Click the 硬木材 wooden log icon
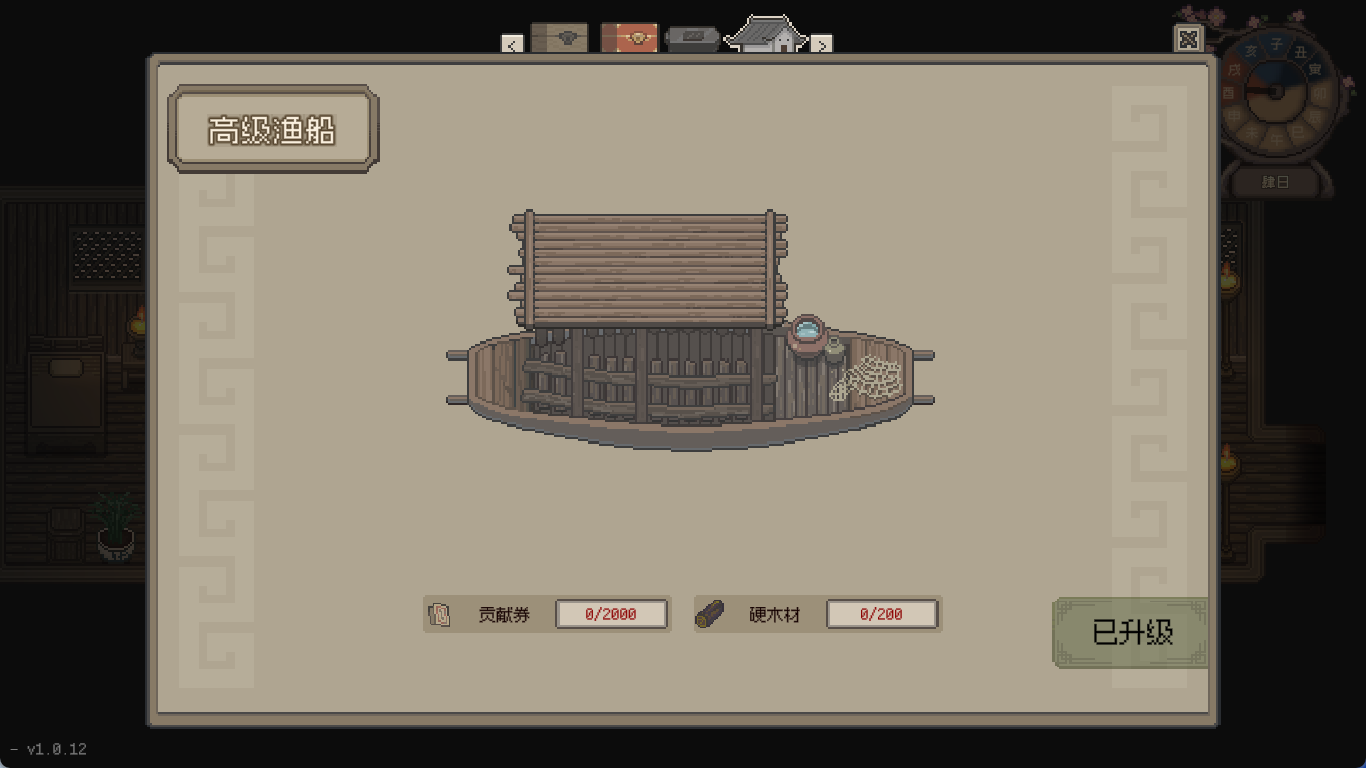The image size is (1366, 768). click(x=711, y=613)
